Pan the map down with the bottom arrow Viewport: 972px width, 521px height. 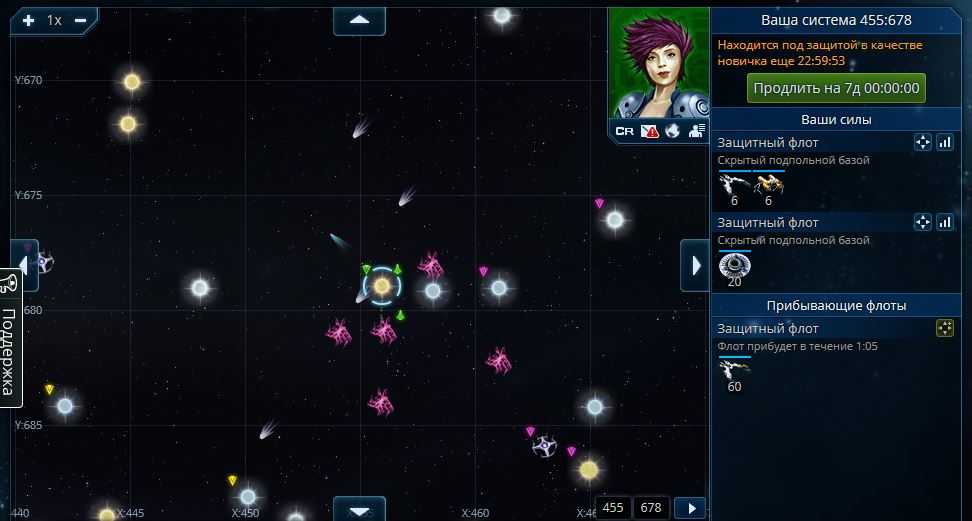tap(359, 509)
